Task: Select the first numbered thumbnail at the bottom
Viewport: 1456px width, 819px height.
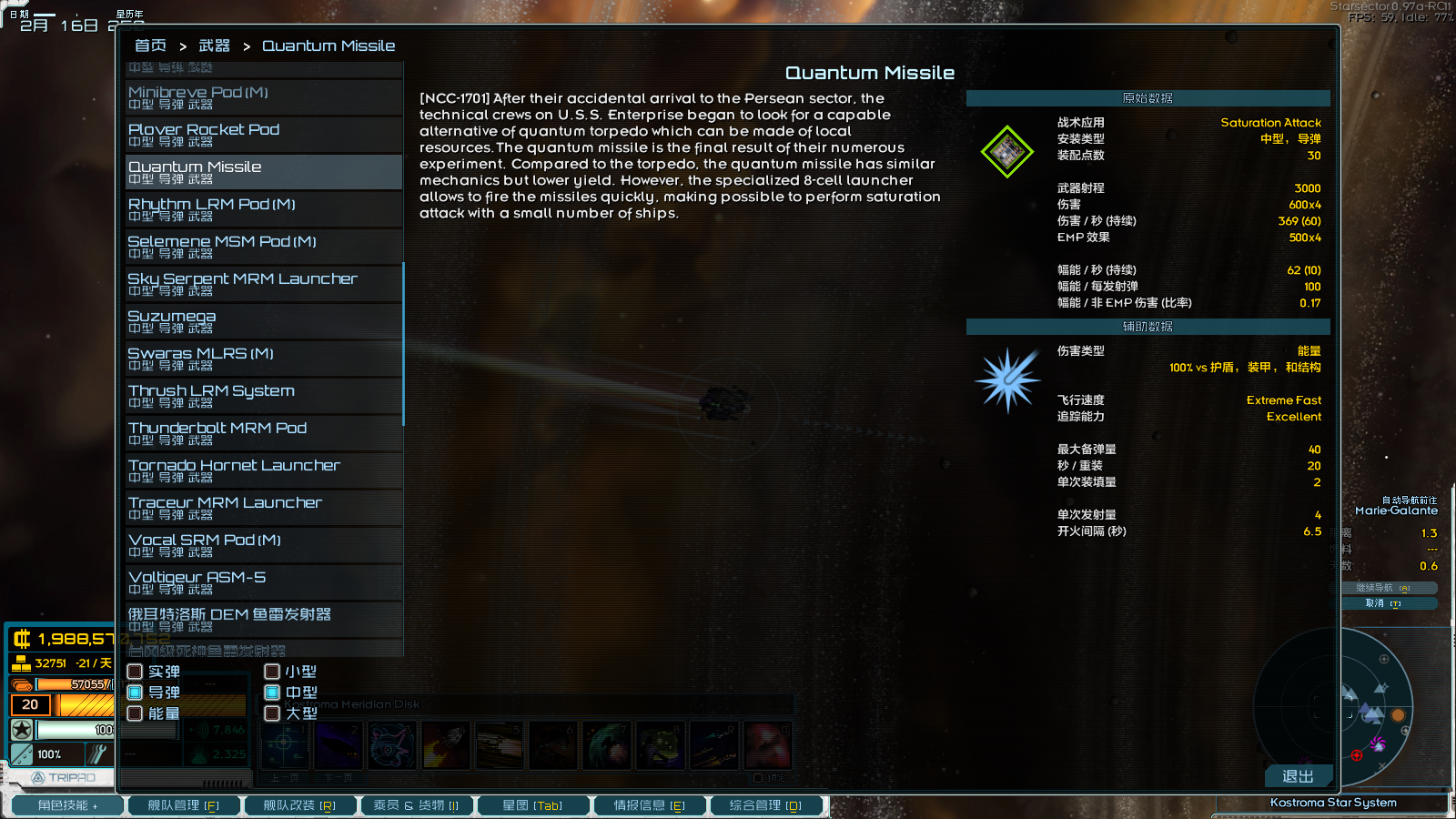Action: point(285,744)
